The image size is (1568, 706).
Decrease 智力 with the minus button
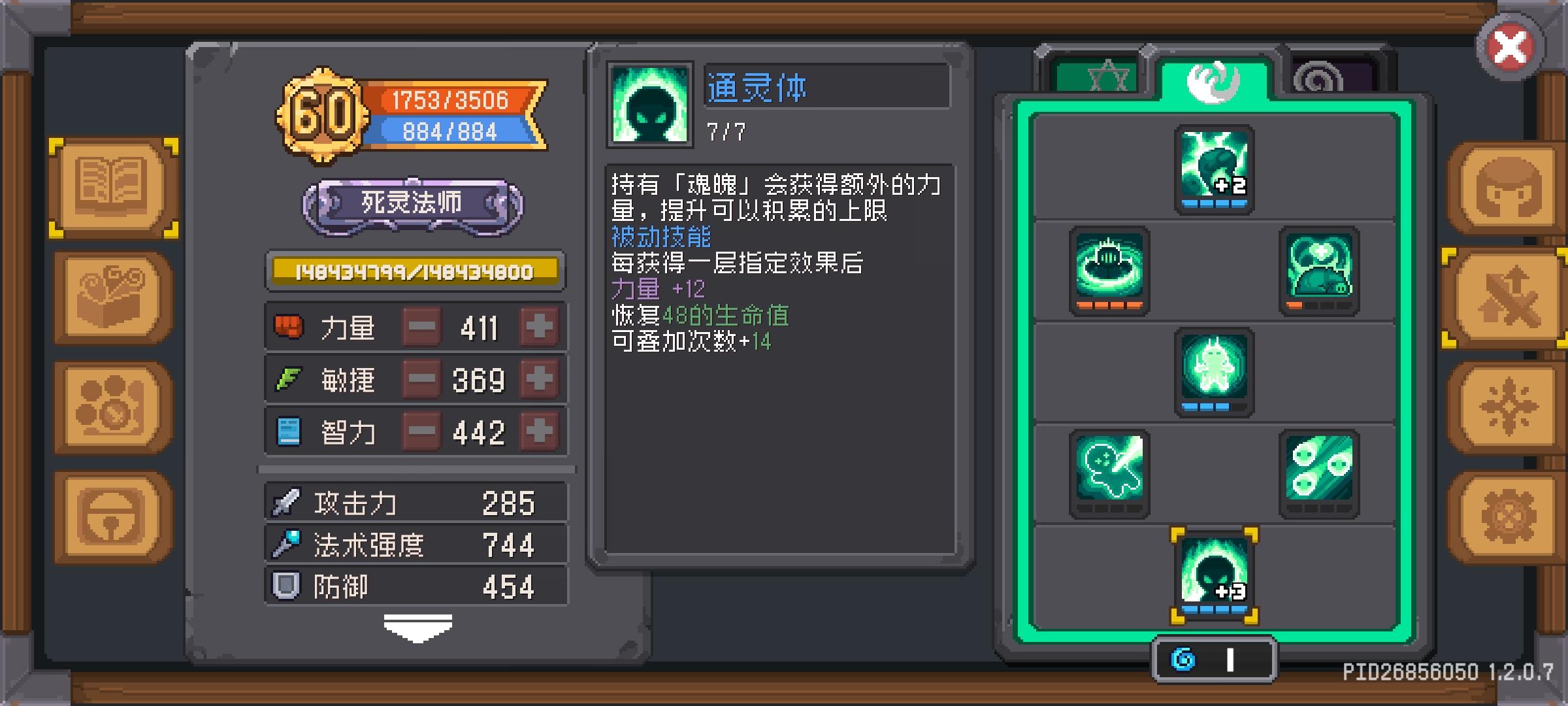pos(421,430)
